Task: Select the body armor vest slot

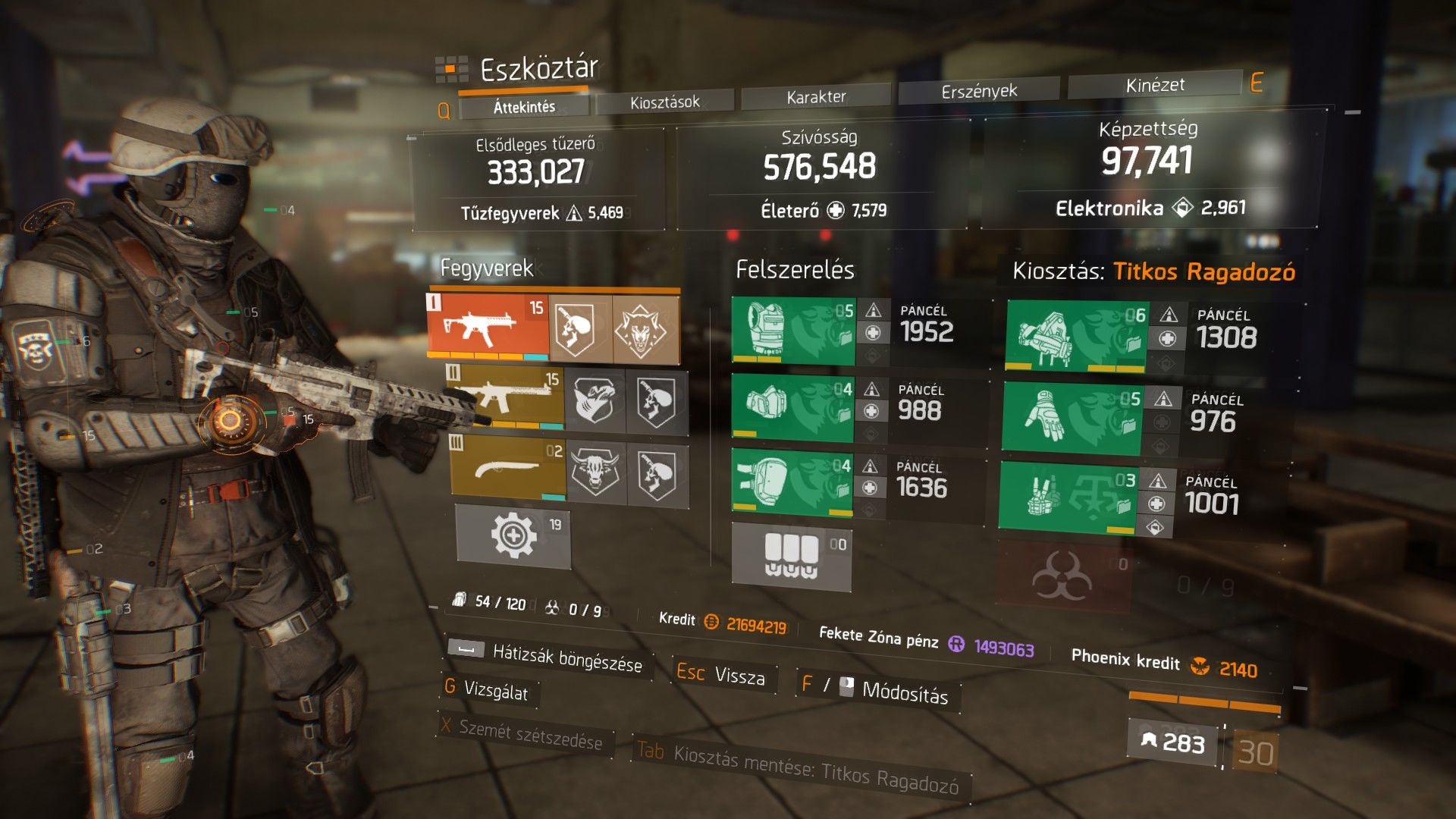Action: [792, 330]
